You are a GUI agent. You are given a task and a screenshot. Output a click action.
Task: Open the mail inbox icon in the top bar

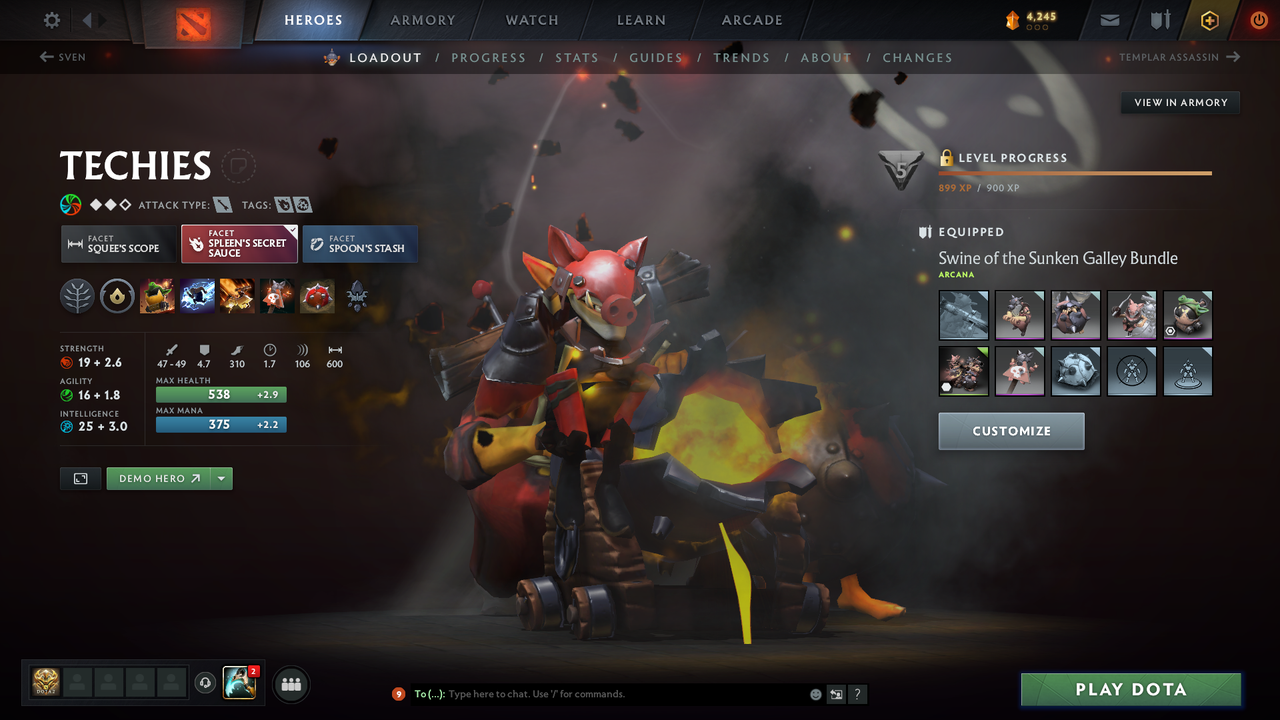[1108, 20]
